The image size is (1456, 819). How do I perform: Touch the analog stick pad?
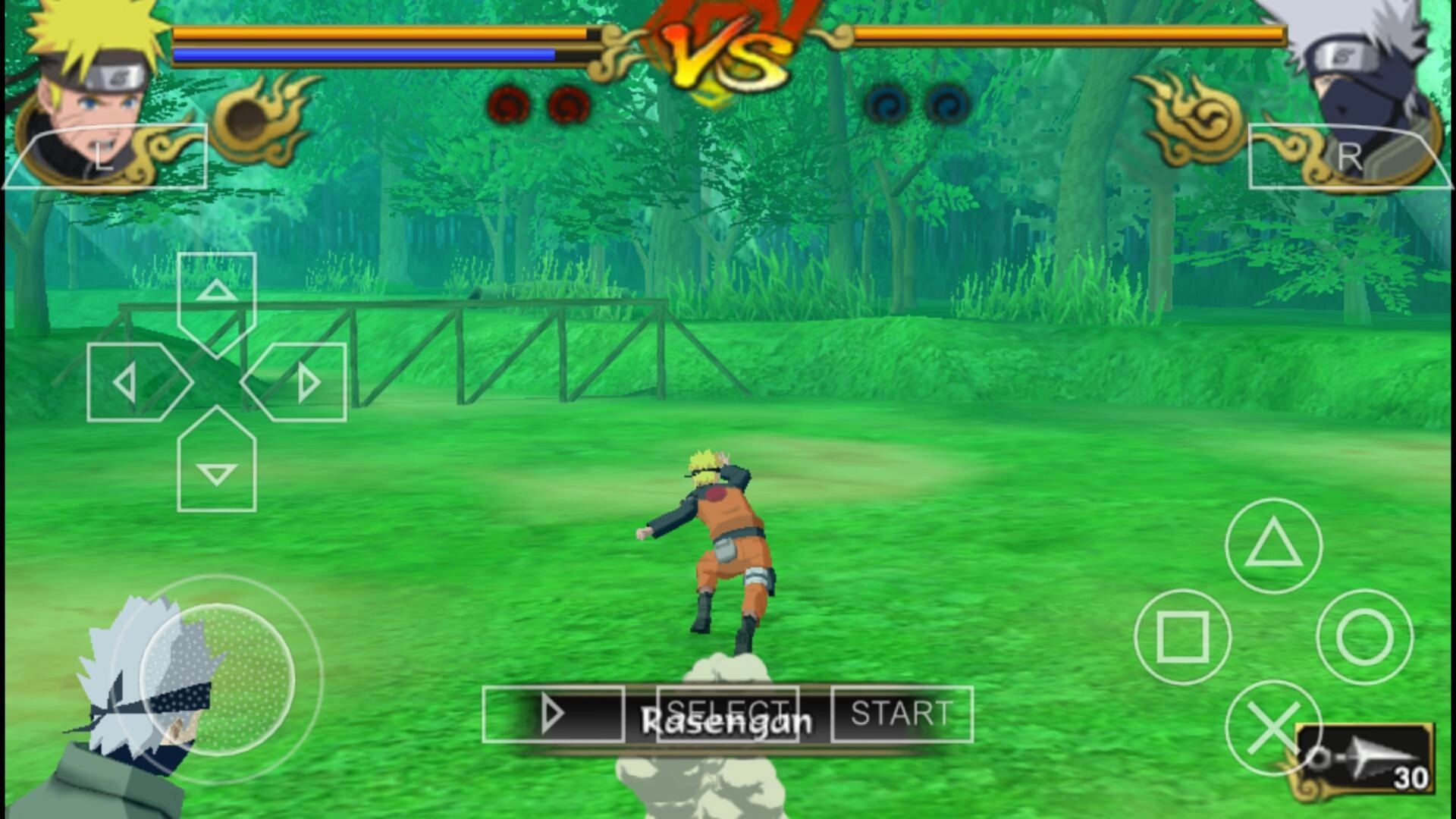[x=216, y=679]
